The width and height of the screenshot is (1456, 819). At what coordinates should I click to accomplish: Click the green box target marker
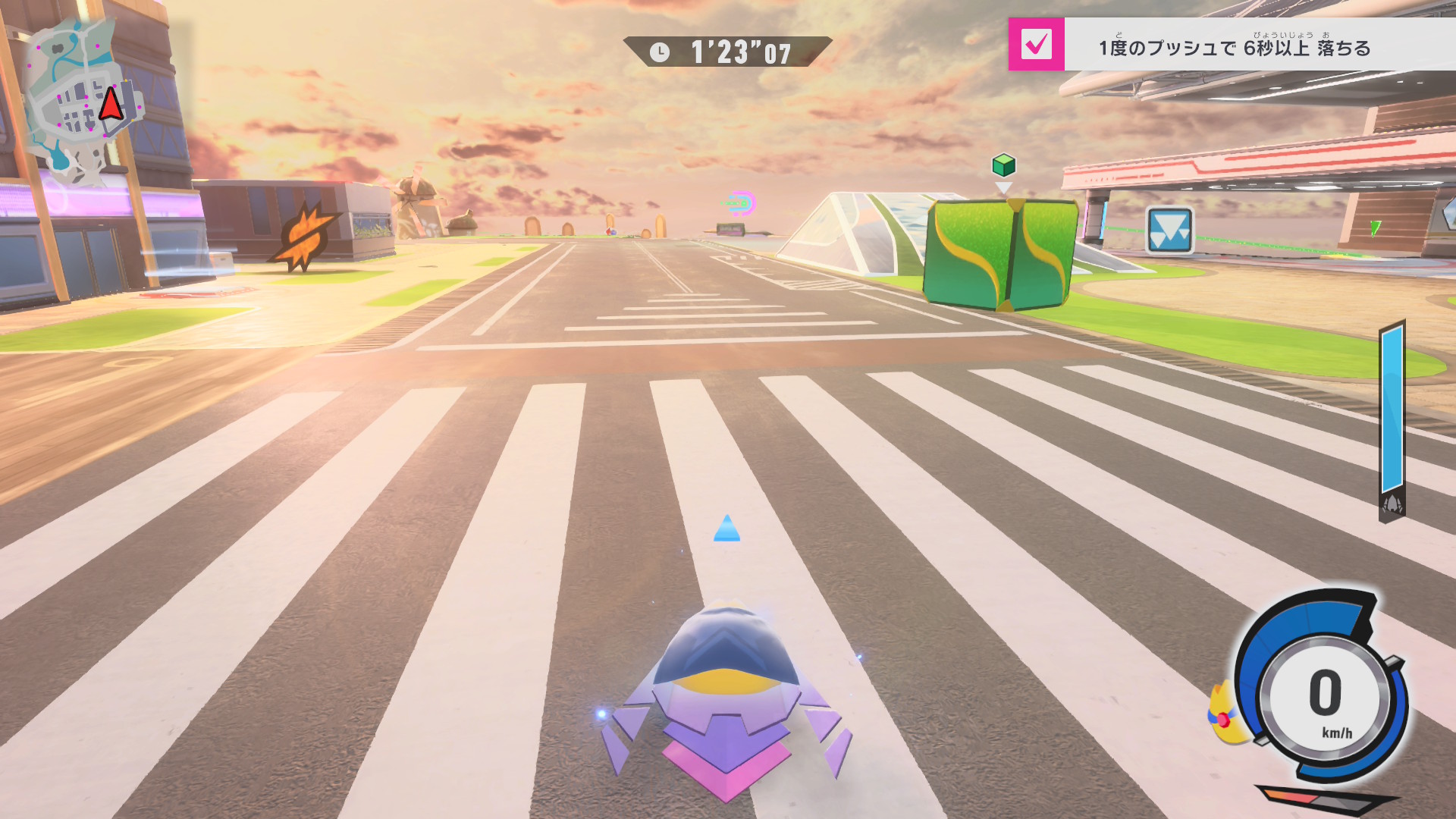(x=1003, y=165)
